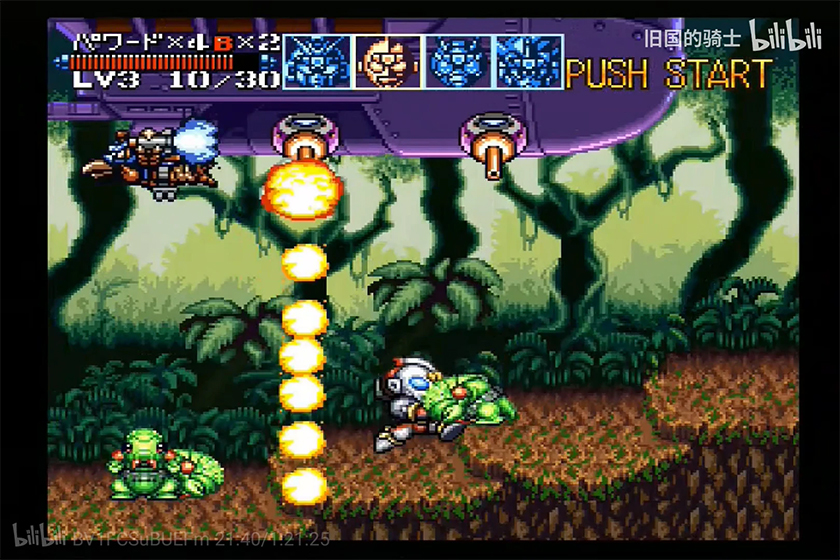Select the highlighted orange character portrait
Screen dimensions: 840x560
[x=388, y=62]
